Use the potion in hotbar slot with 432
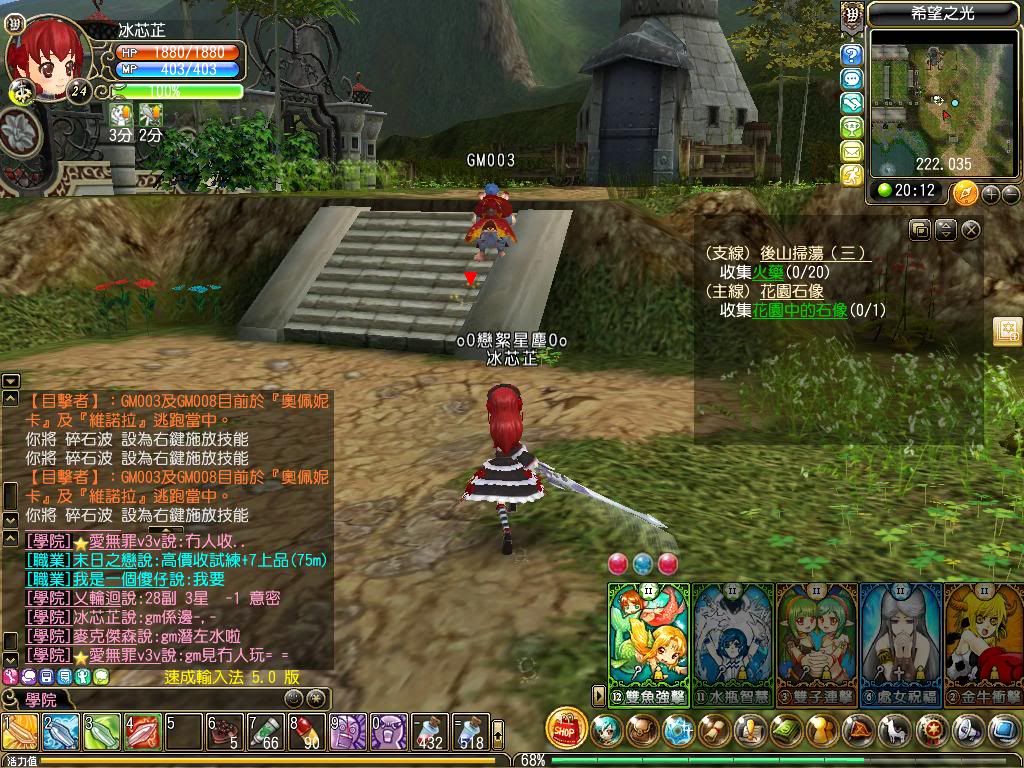Image resolution: width=1024 pixels, height=768 pixels. 432,733
